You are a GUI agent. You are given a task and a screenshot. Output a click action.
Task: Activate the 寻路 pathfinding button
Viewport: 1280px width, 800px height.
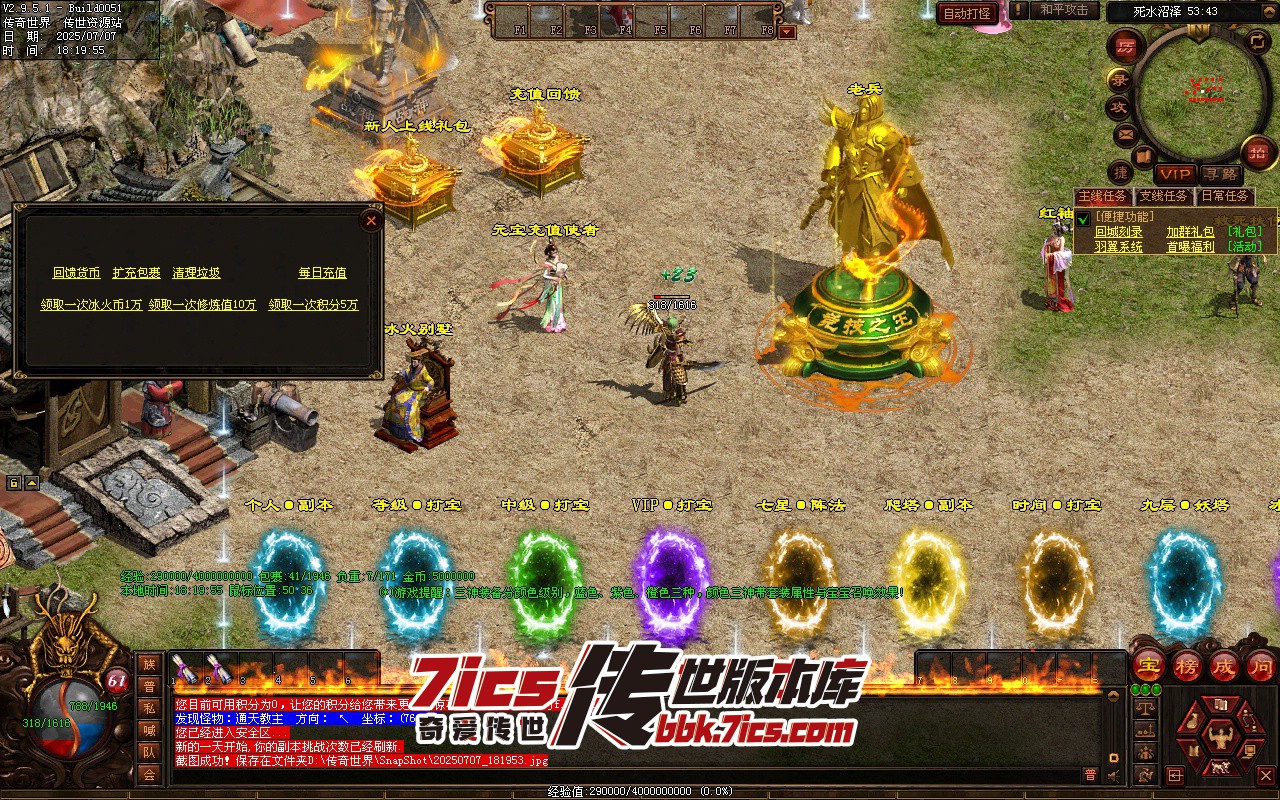tap(1219, 174)
